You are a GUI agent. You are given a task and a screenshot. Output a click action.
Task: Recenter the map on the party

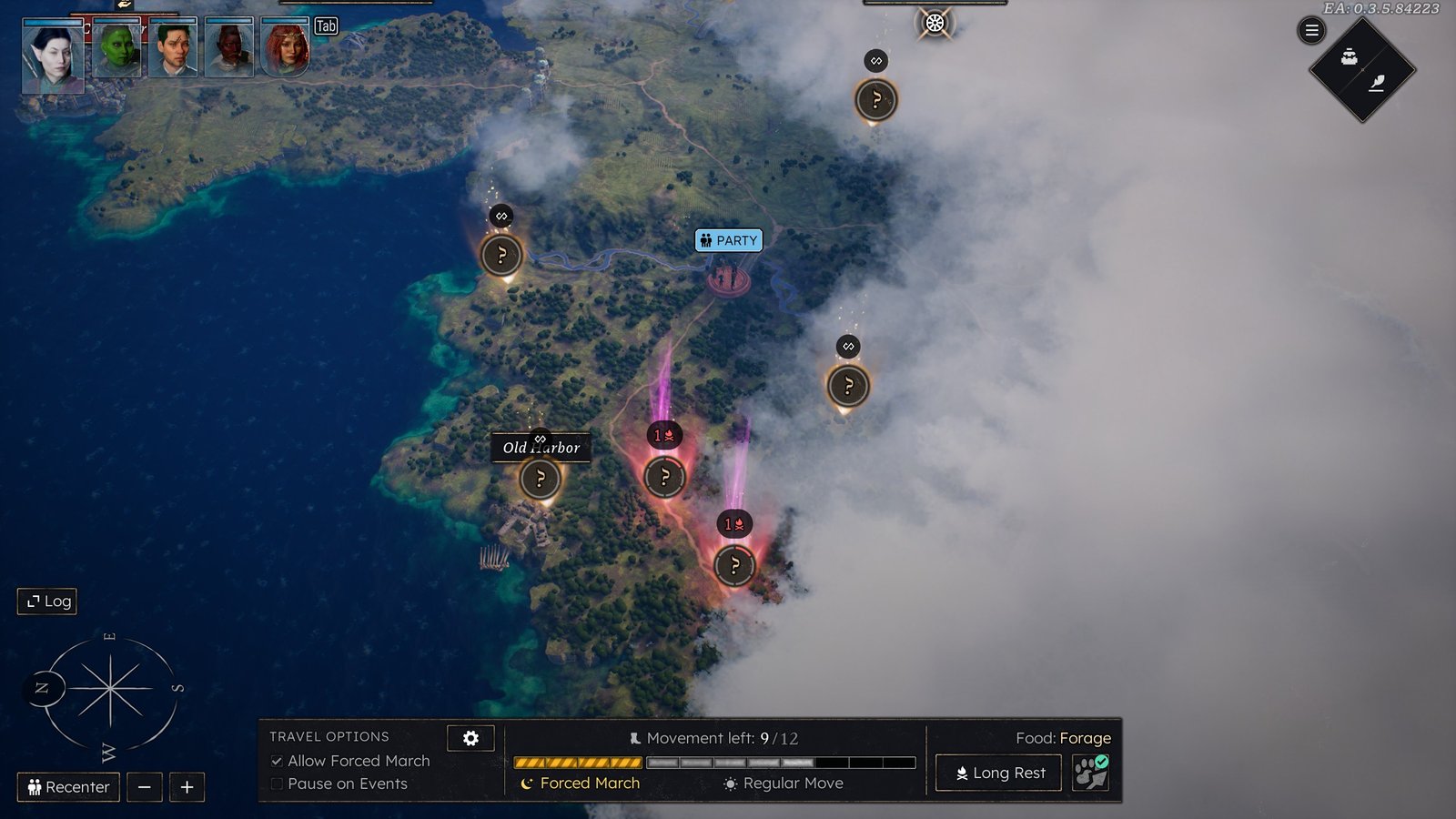[x=68, y=787]
